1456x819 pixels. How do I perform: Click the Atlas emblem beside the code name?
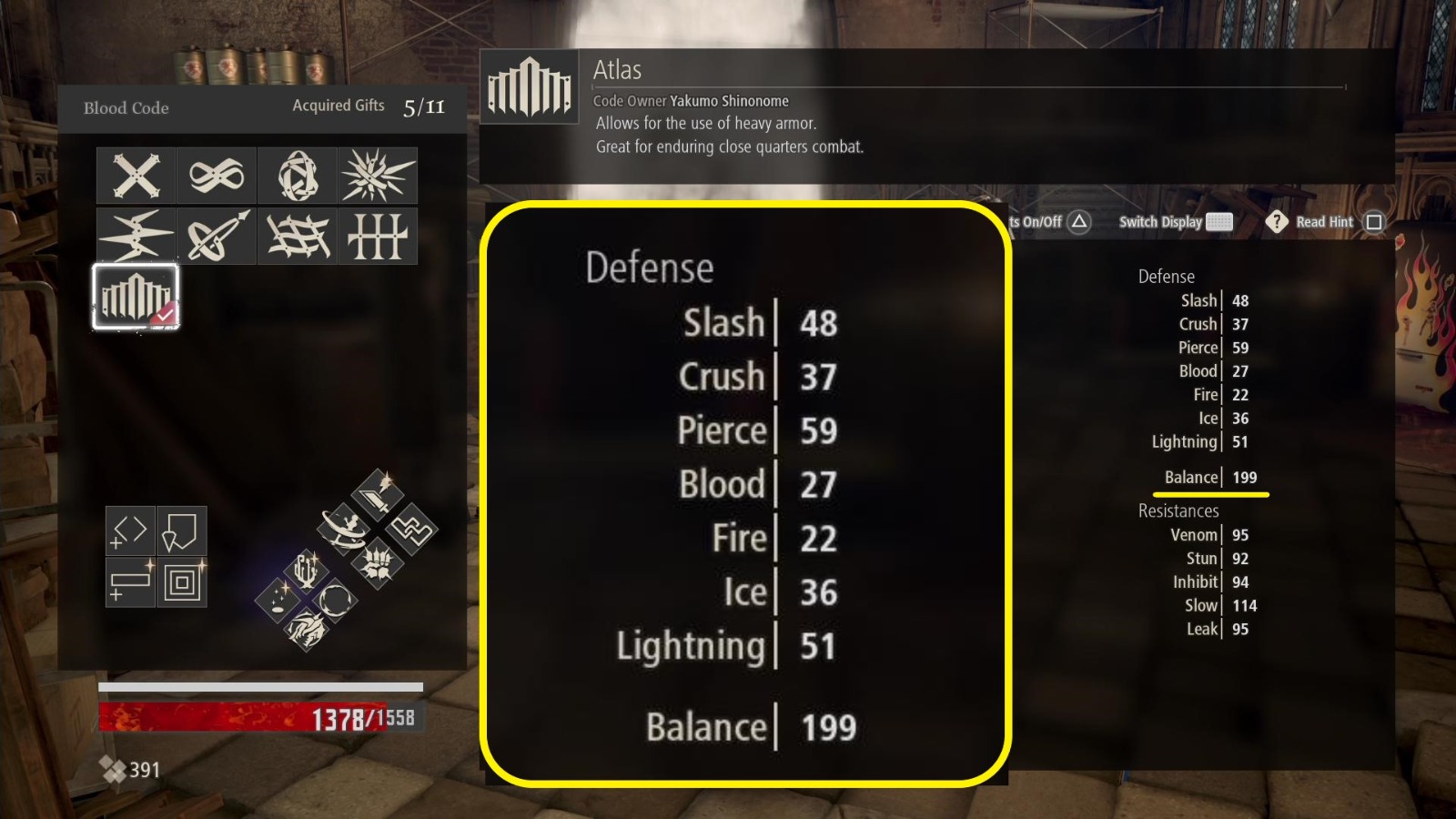pyautogui.click(x=530, y=86)
